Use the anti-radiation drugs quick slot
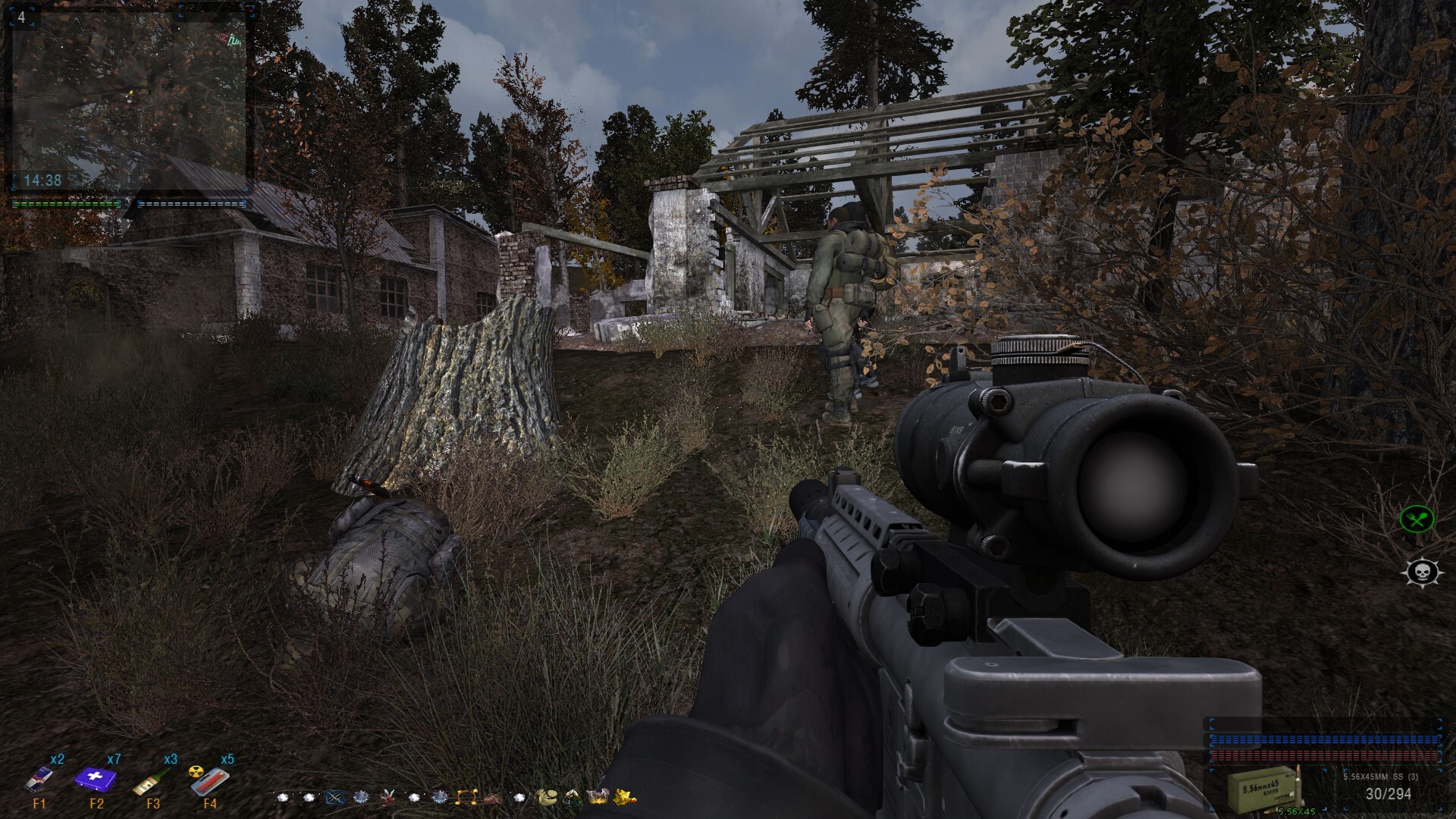 point(209,780)
